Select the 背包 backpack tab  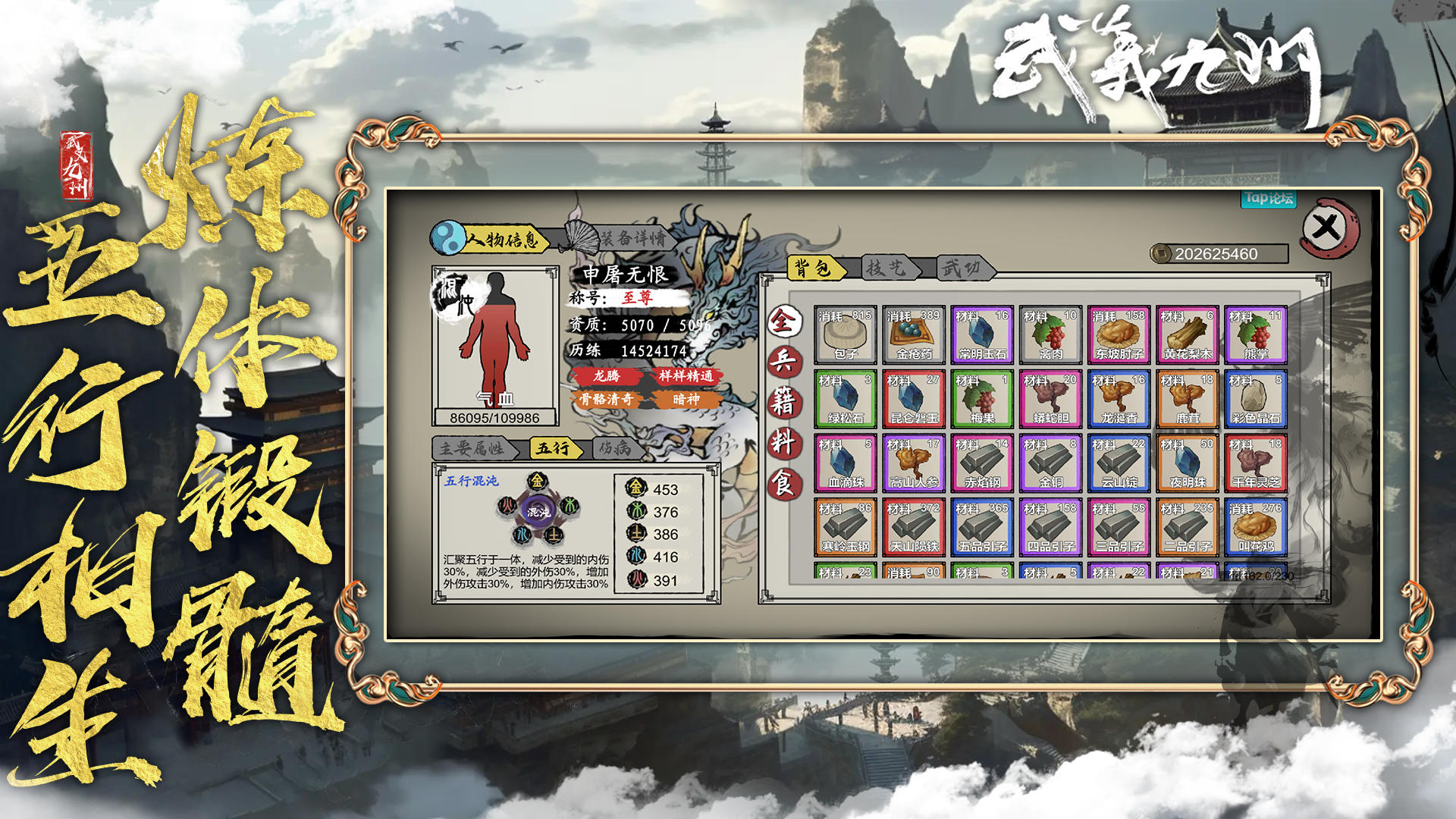tap(815, 268)
